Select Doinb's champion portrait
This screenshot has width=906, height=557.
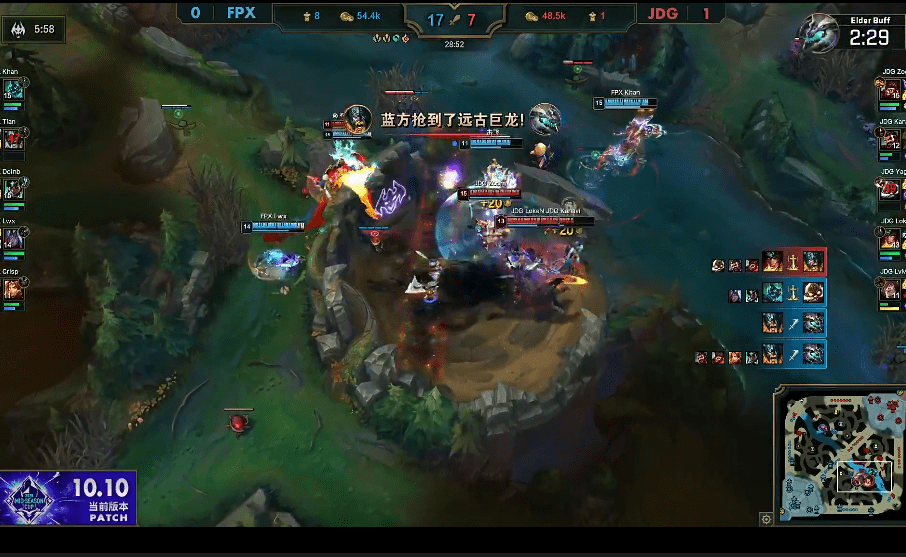[x=13, y=189]
